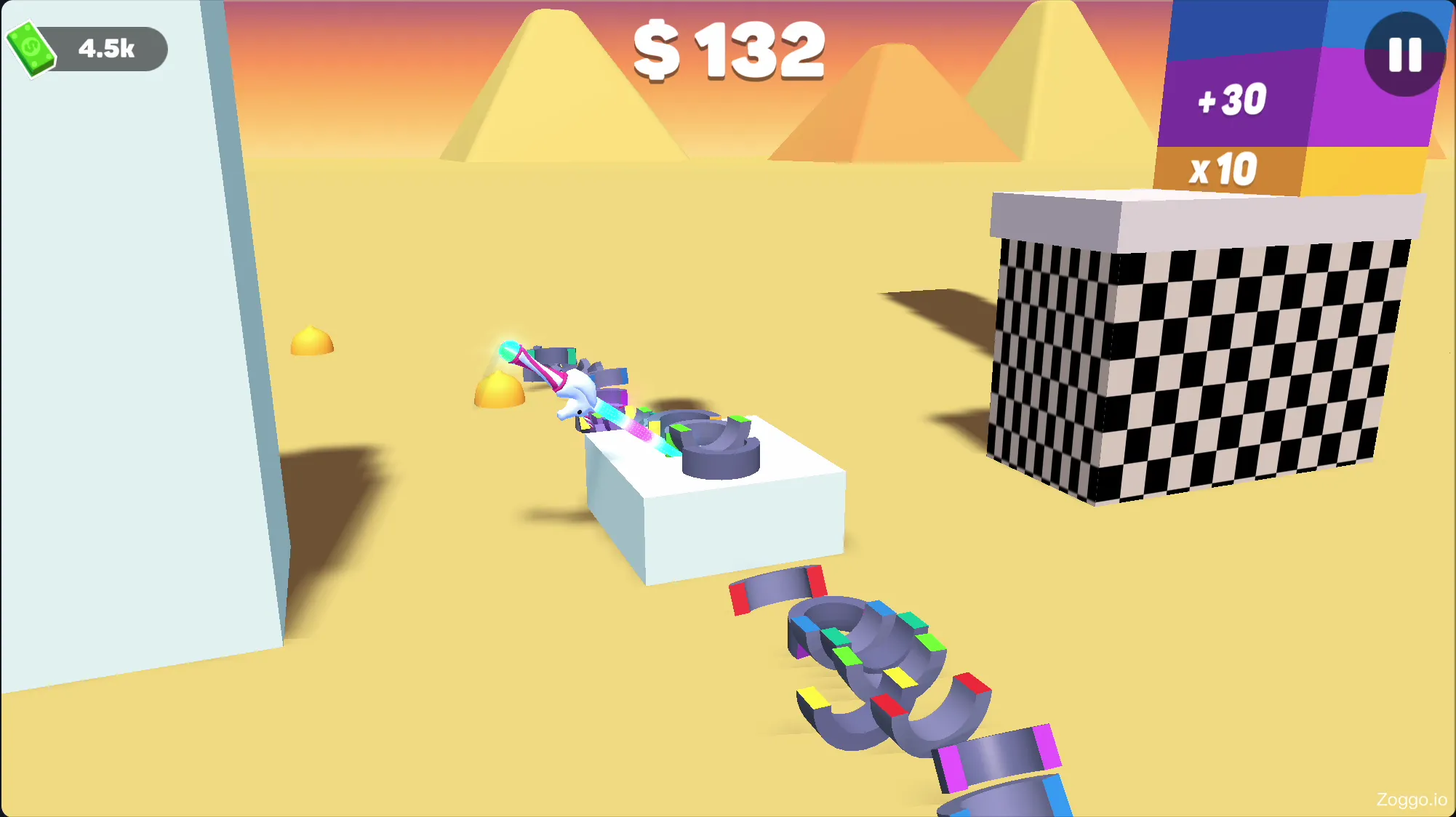Viewport: 1456px width, 817px height.
Task: Click the pause button
Action: click(1405, 52)
